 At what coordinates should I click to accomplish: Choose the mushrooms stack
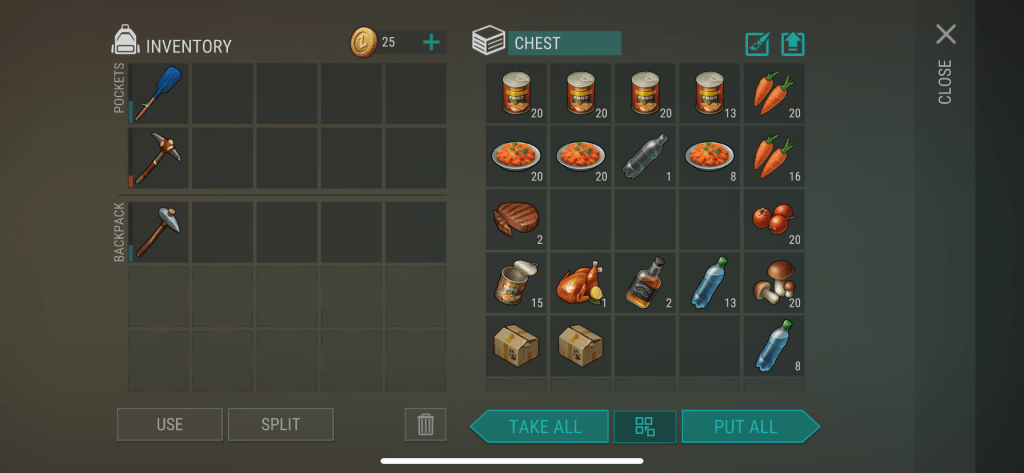point(773,284)
